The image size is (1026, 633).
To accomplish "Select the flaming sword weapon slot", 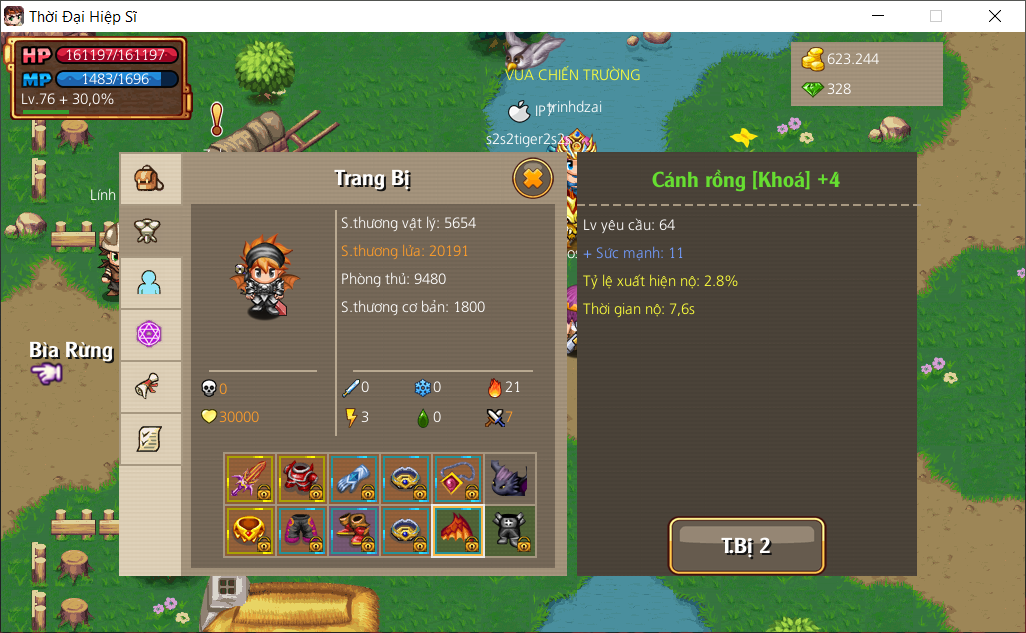I will [x=250, y=479].
